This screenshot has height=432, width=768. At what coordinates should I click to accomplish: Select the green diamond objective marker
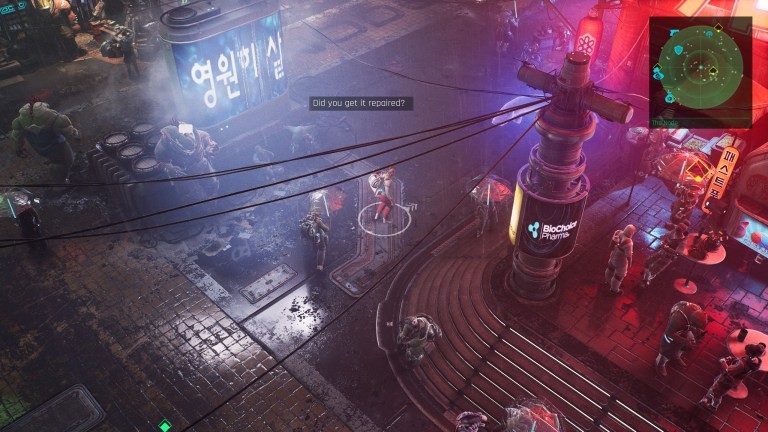165,426
